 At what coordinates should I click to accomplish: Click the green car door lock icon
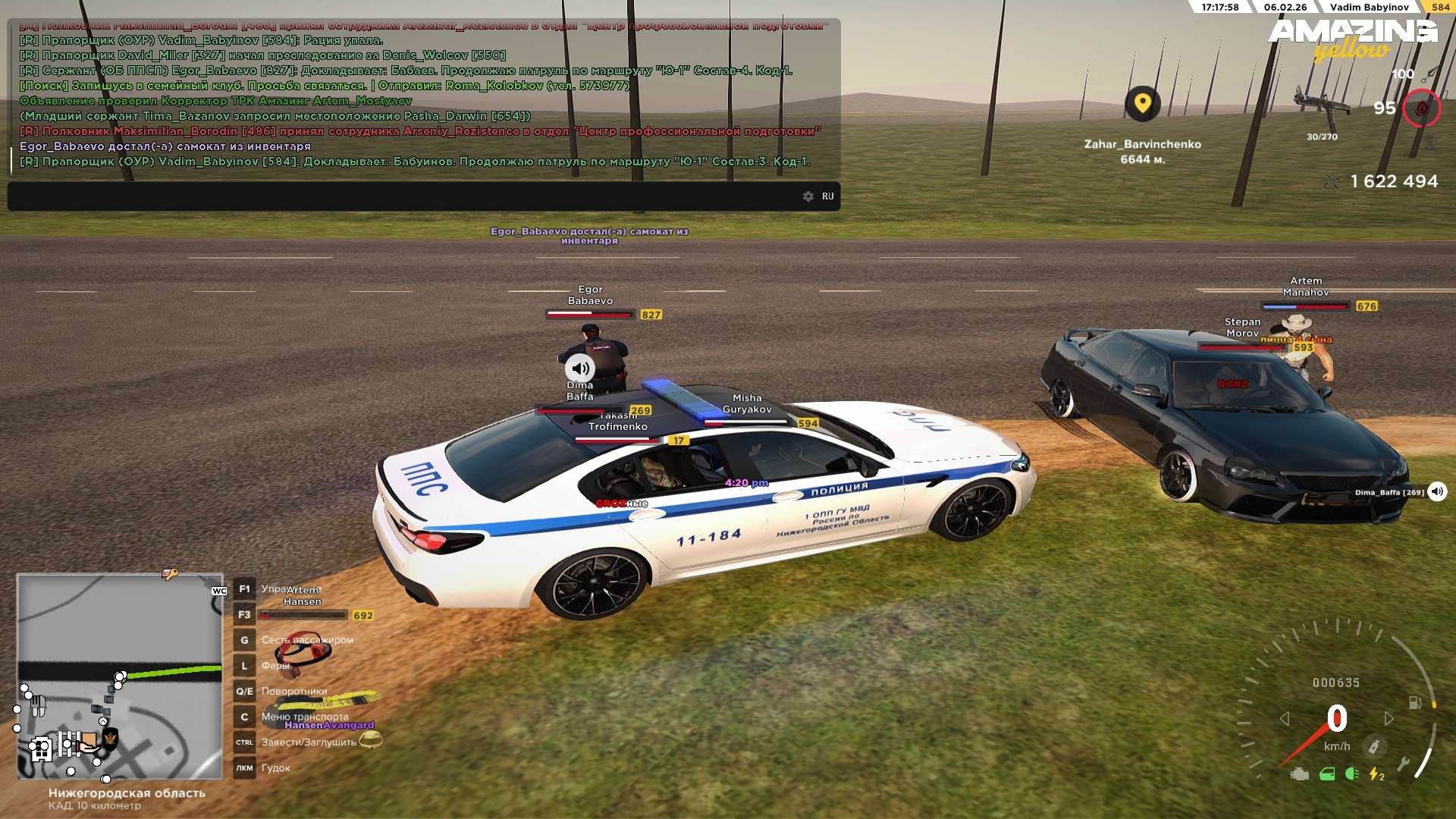click(1326, 774)
